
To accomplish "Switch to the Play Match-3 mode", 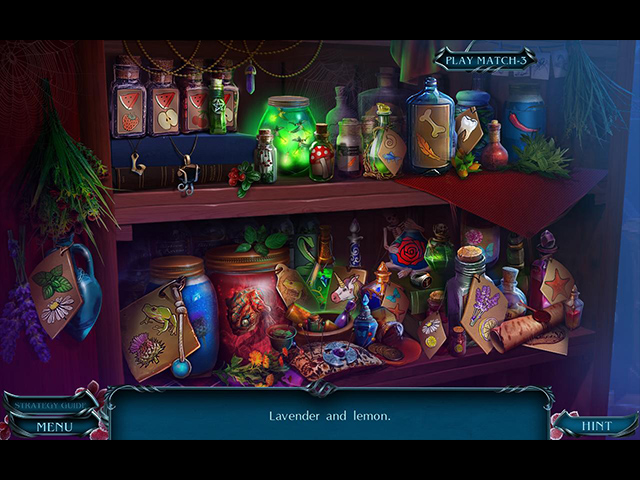I will 485,60.
